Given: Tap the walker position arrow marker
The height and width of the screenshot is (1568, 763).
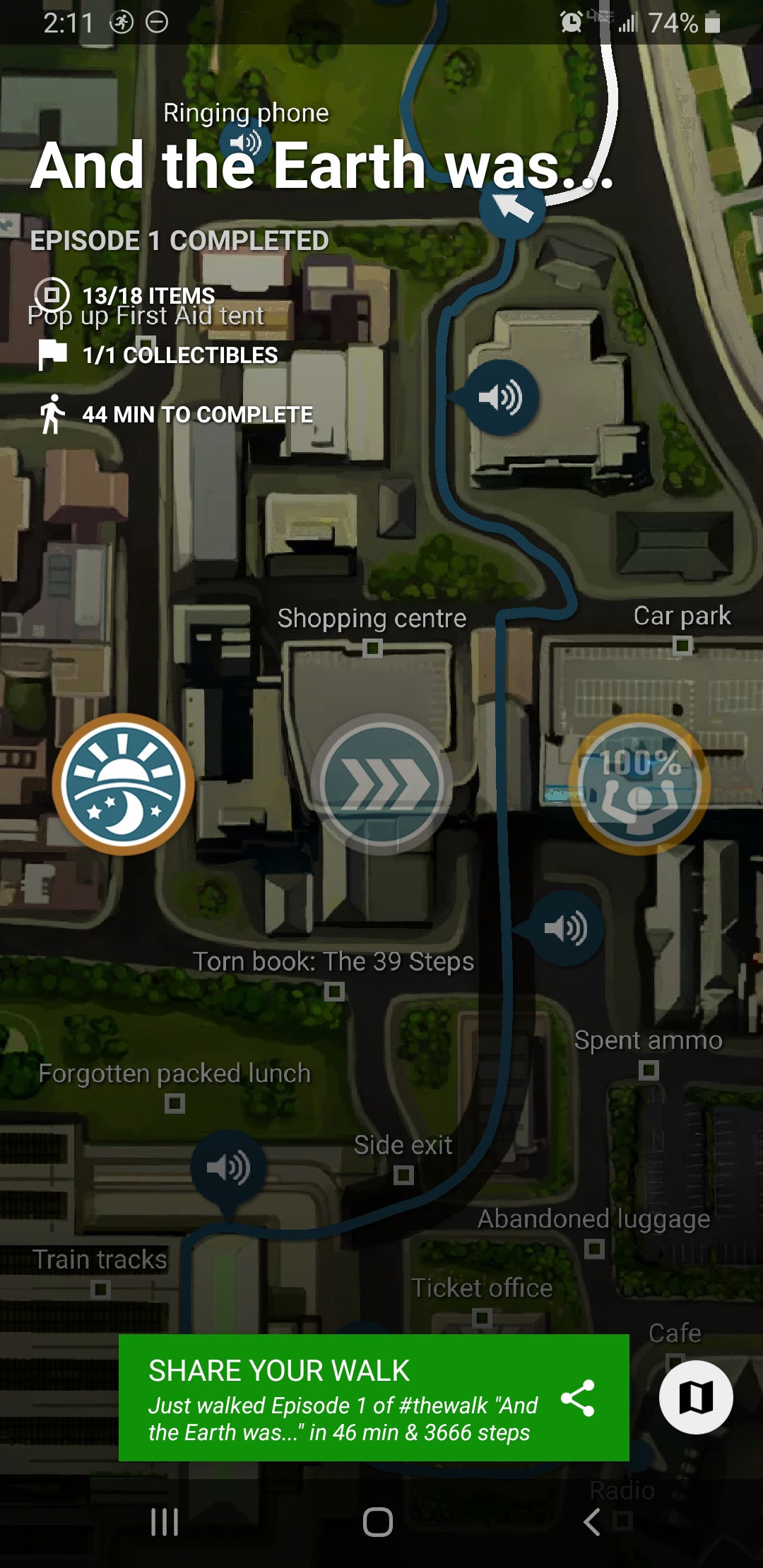Looking at the screenshot, I should 512,207.
